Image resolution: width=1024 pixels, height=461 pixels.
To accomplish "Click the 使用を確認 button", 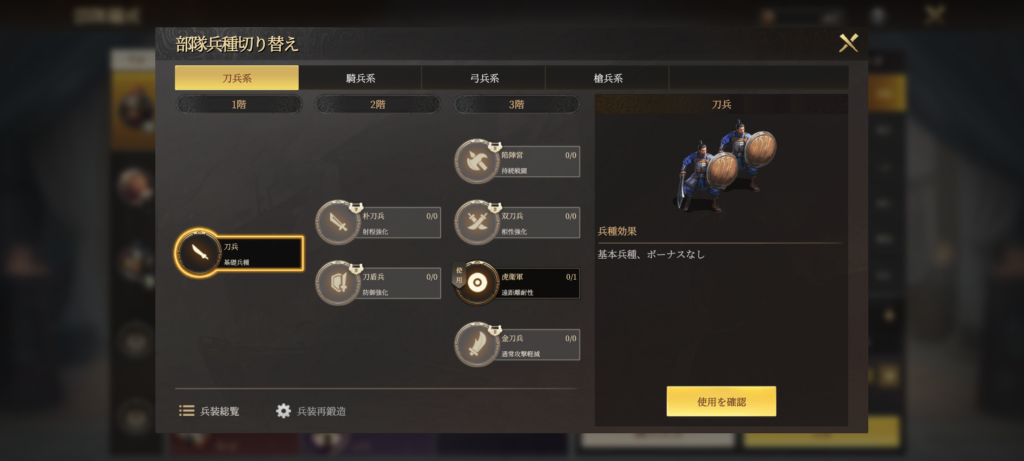I will pyautogui.click(x=721, y=401).
